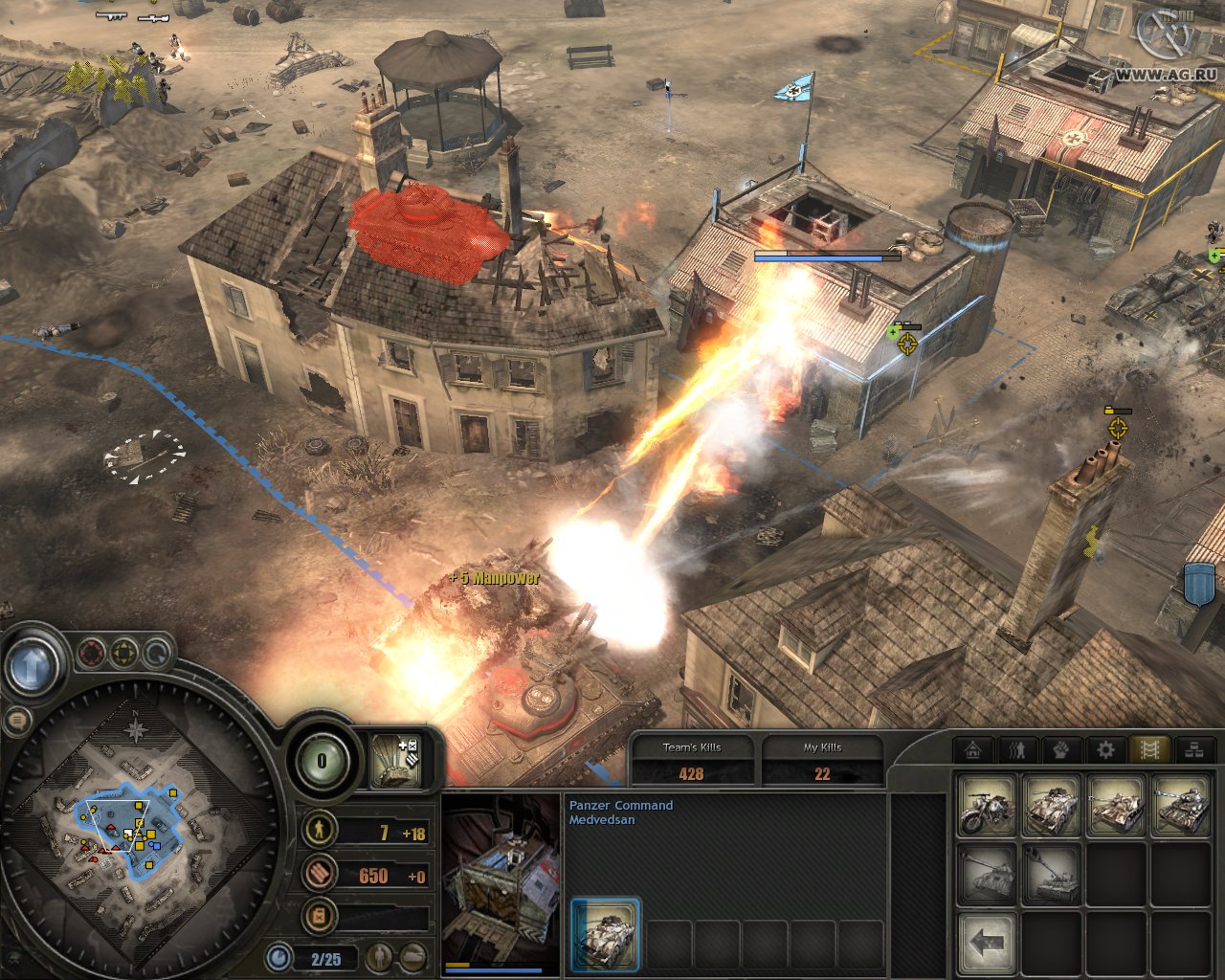1225x980 pixels.
Task: Select the yellow minimap signal button
Action: (x=124, y=654)
